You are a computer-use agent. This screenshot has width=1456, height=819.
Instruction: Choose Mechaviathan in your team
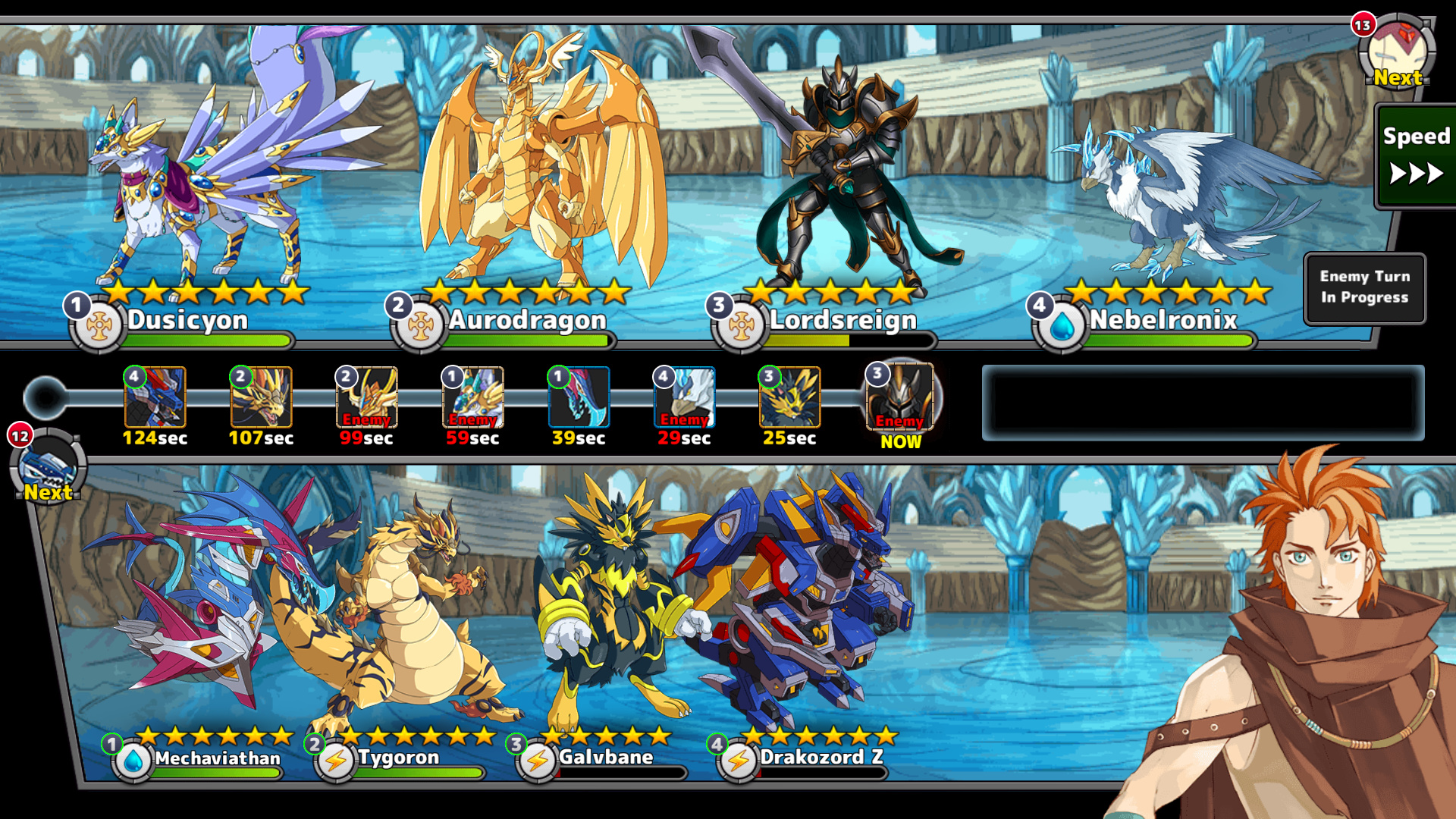click(217, 758)
